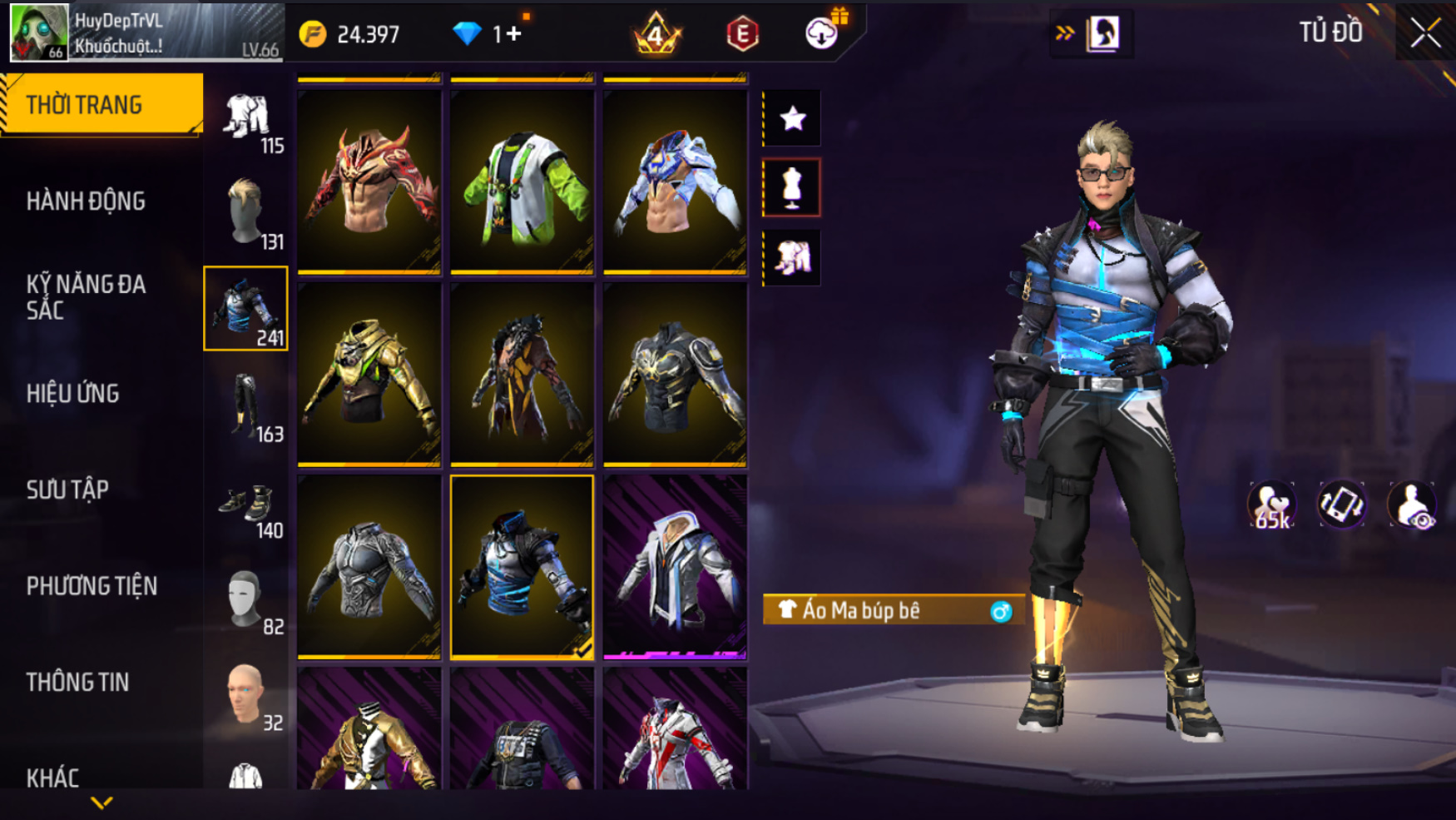
Task: Choose the pants category with 163 items
Action: coord(246,405)
